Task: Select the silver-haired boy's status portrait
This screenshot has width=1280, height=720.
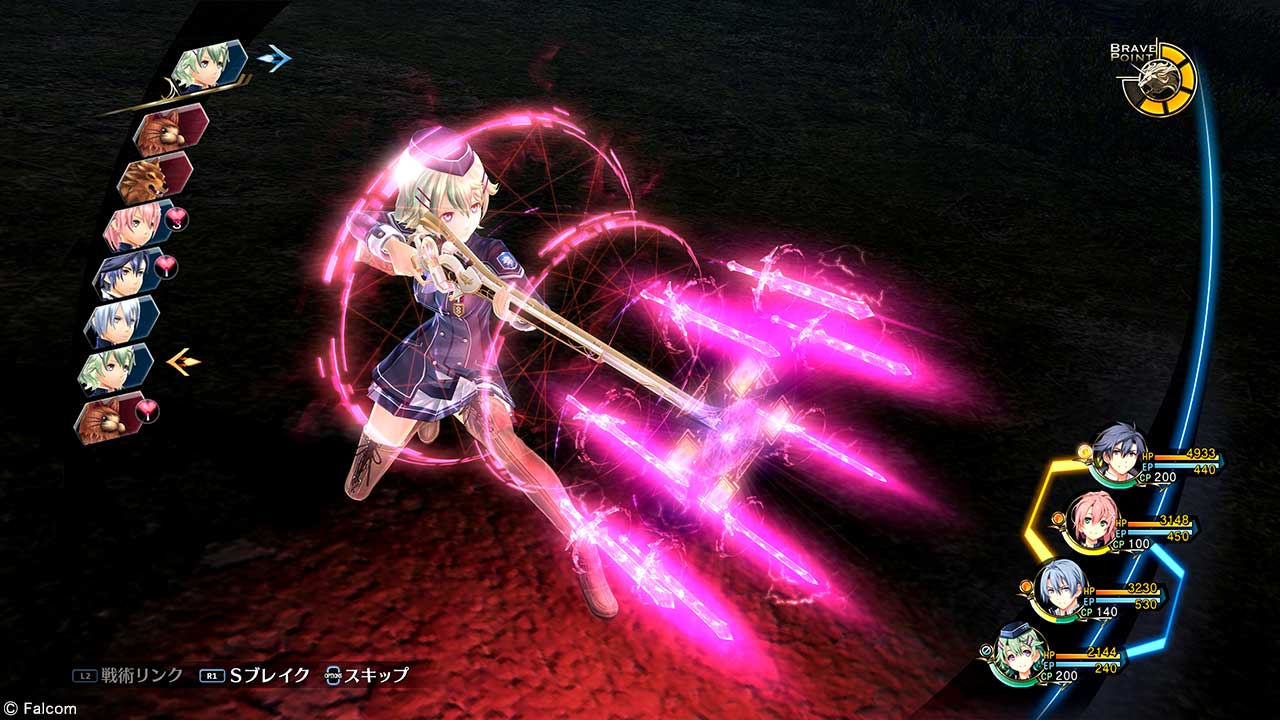Action: click(1060, 589)
